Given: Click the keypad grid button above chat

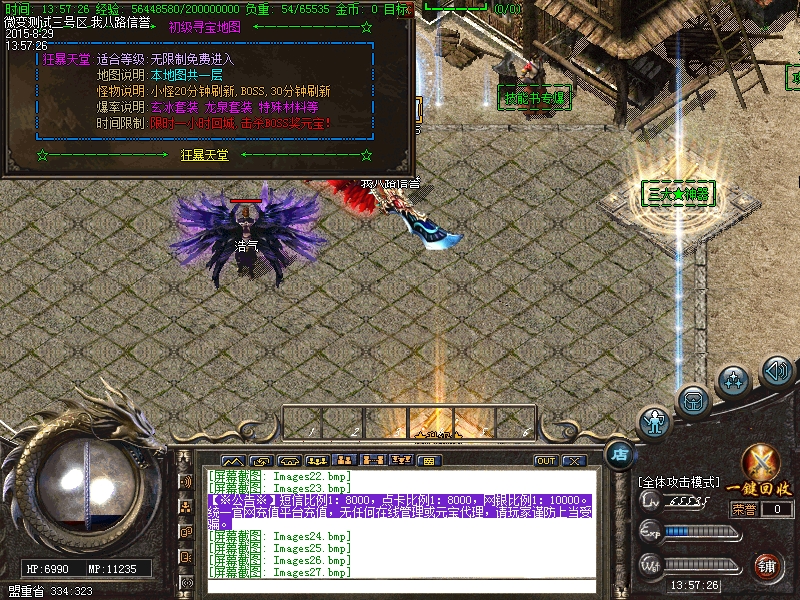Looking at the screenshot, I should pyautogui.click(x=428, y=461).
